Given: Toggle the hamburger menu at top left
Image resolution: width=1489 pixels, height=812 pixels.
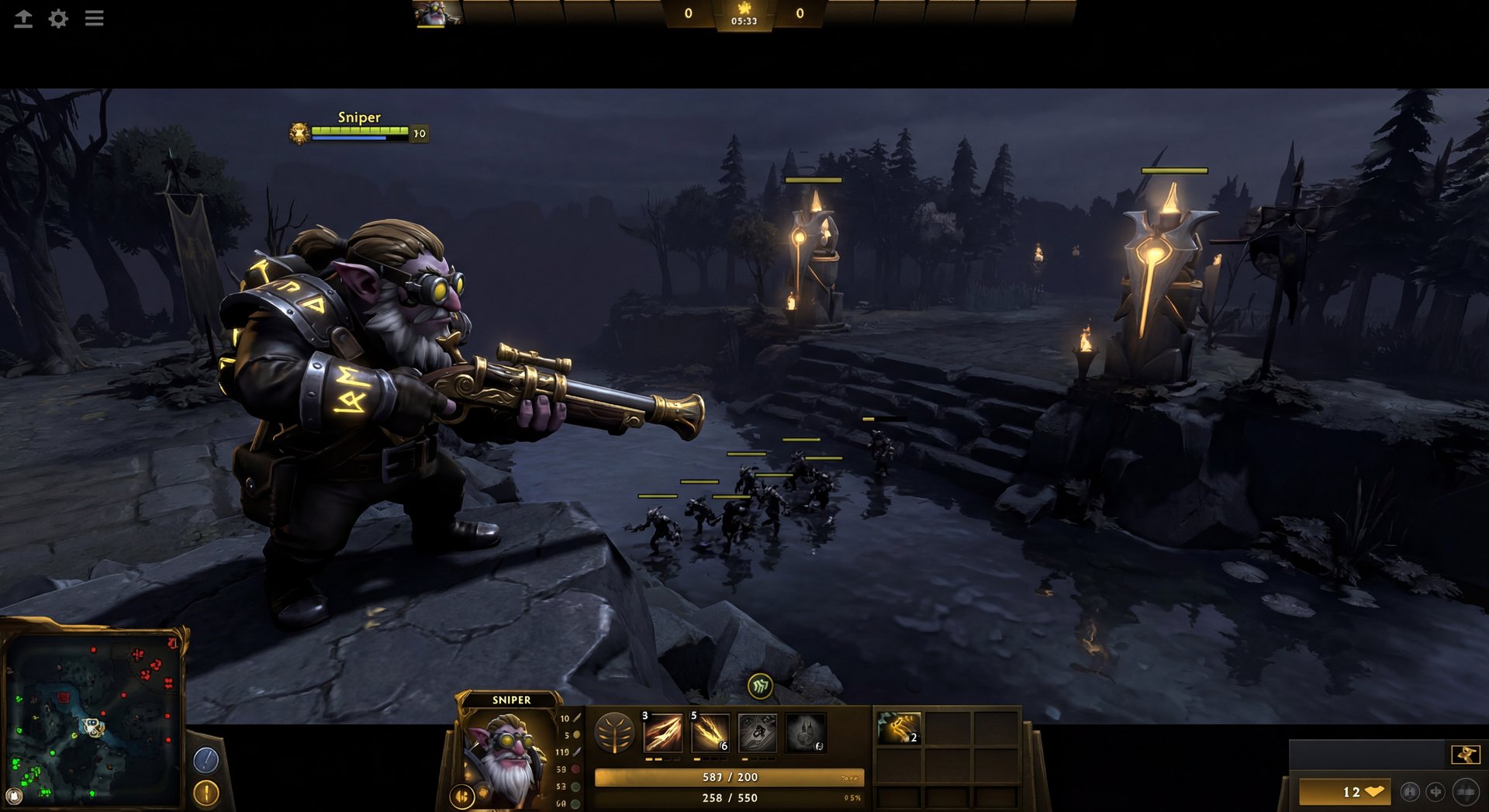Looking at the screenshot, I should pos(95,19).
